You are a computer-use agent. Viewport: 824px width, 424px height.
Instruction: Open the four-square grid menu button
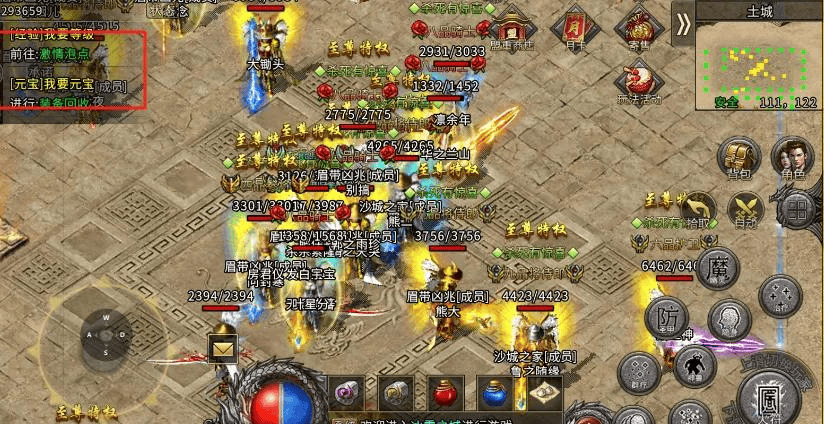pyautogui.click(x=796, y=209)
